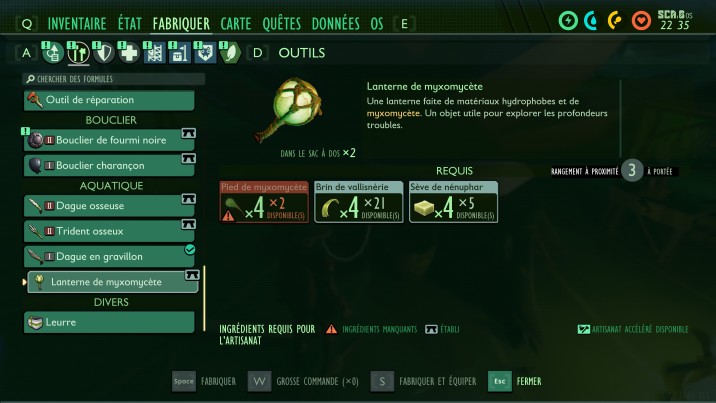Click the Sève de nénuphar ingredient

click(x=453, y=201)
